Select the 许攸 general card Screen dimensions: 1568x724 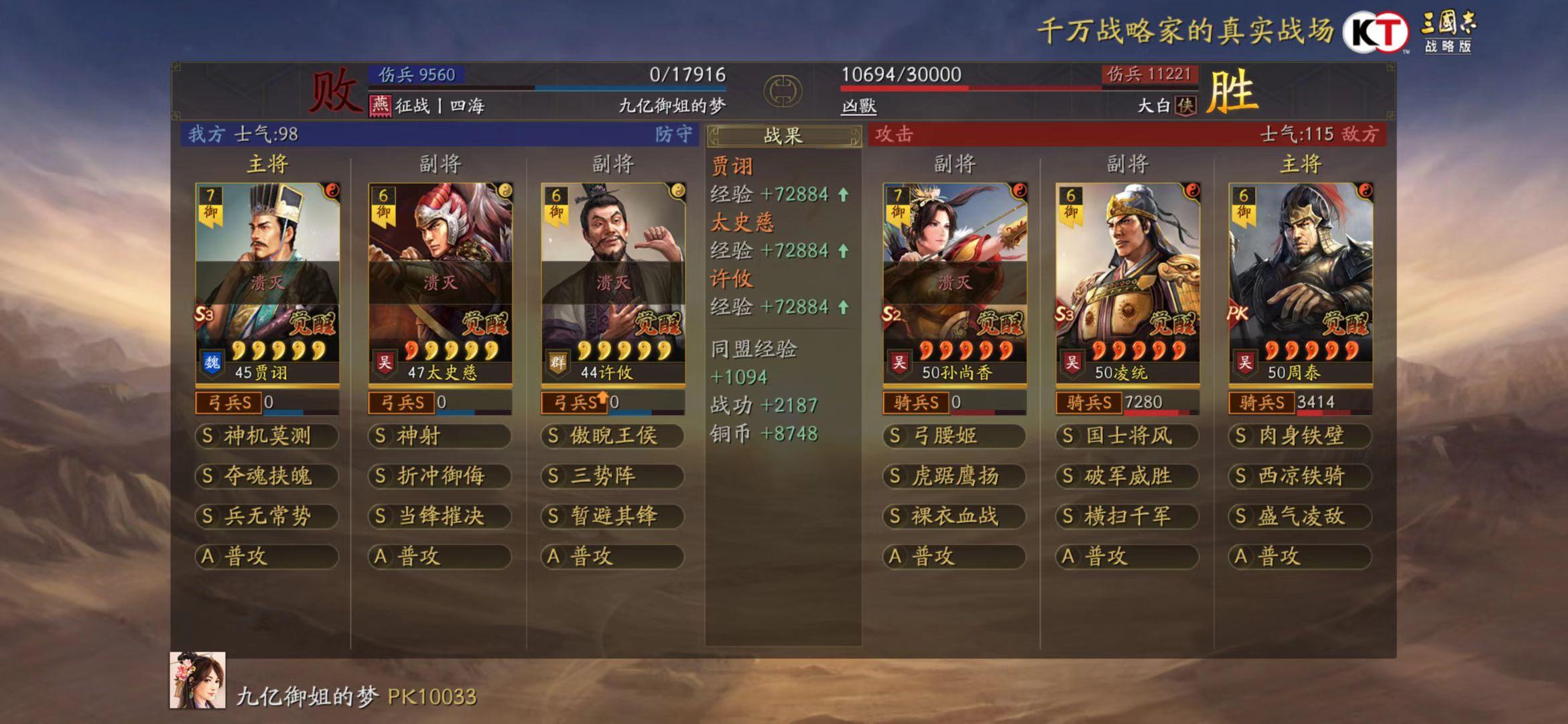[x=612, y=282]
